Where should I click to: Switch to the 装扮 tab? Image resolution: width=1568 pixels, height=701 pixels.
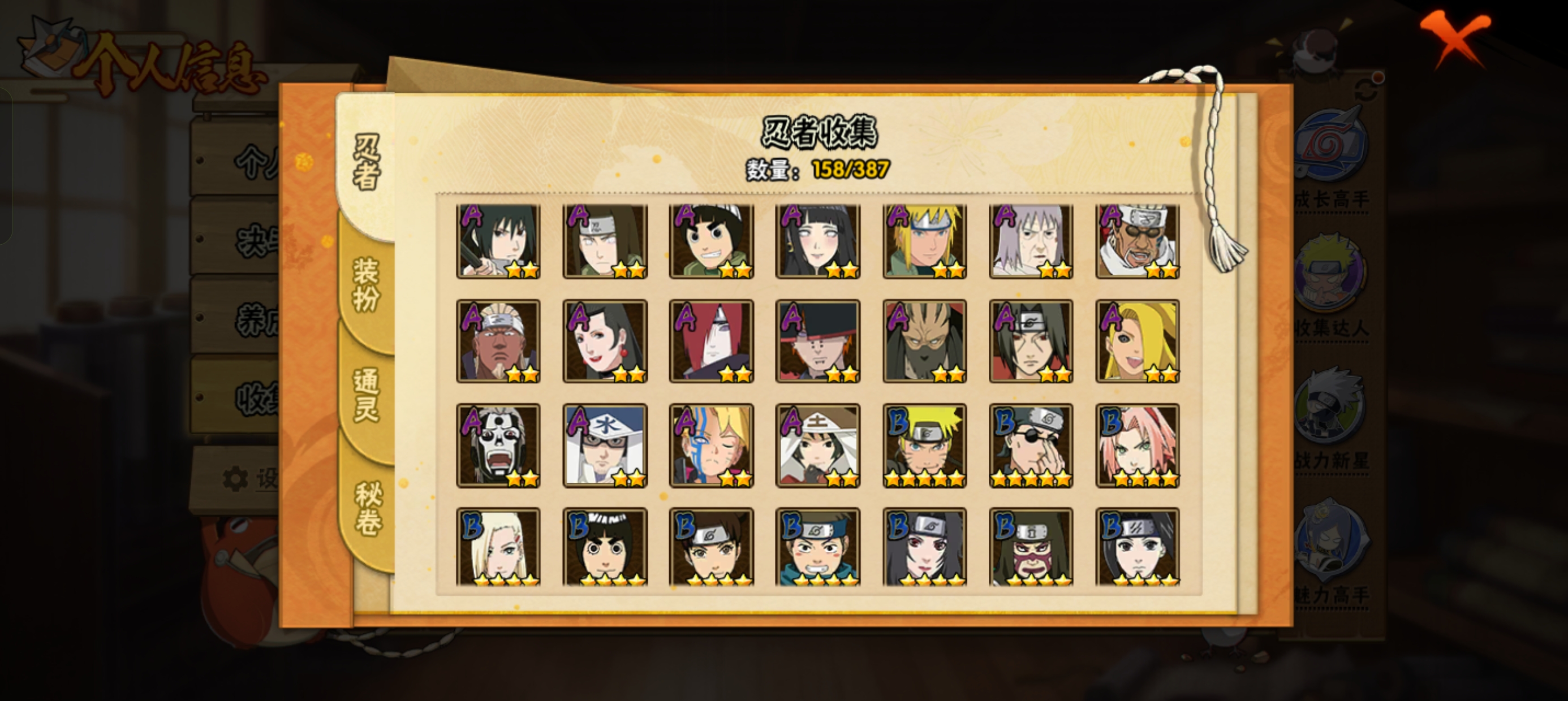point(367,285)
